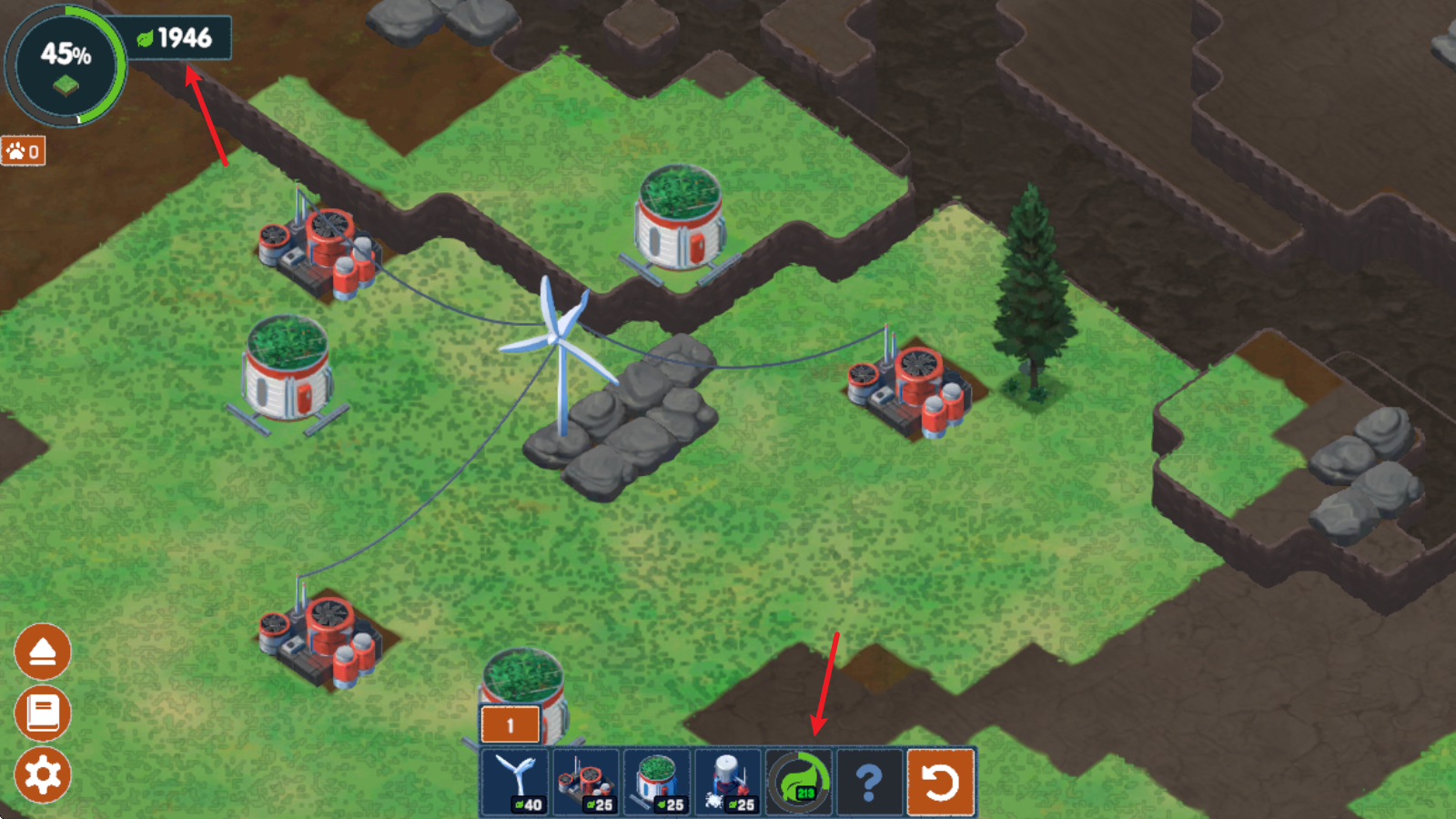This screenshot has width=1456, height=819.
Task: Select the wind turbine building costing 40
Action: click(515, 781)
